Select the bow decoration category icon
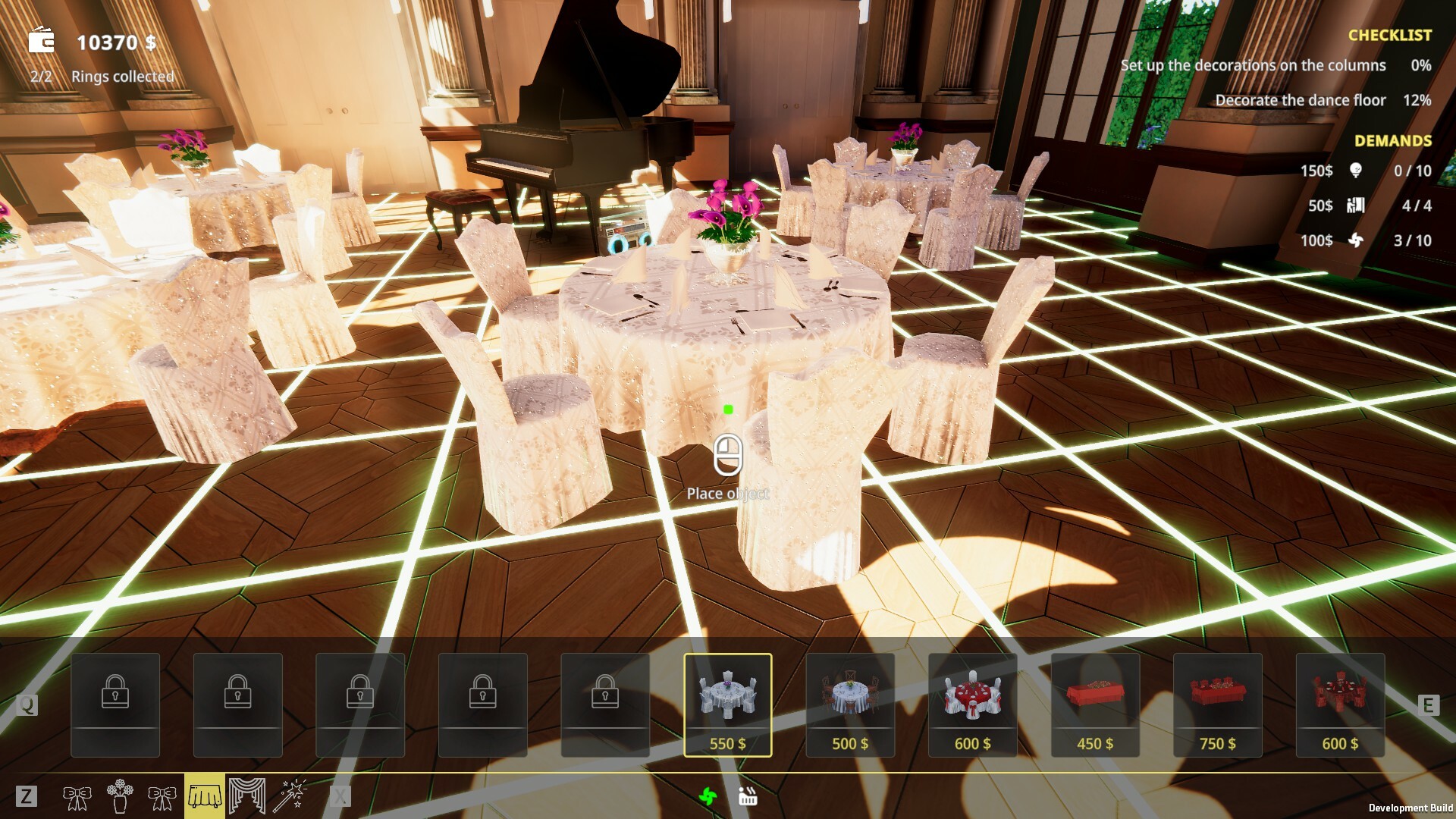 pyautogui.click(x=78, y=796)
